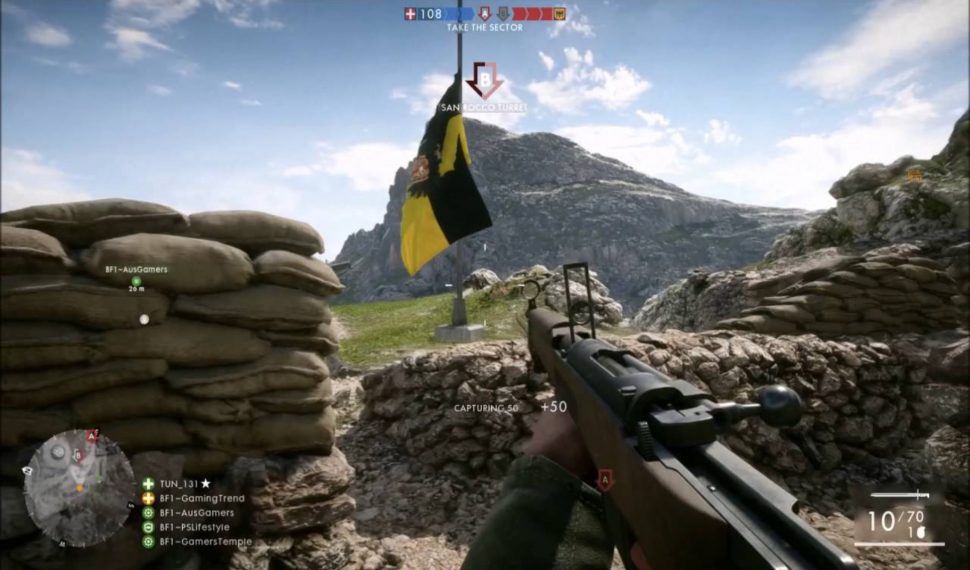Select the bayonet melee weapon icon
Viewport: 970px width, 570px height.
pyautogui.click(x=900, y=495)
